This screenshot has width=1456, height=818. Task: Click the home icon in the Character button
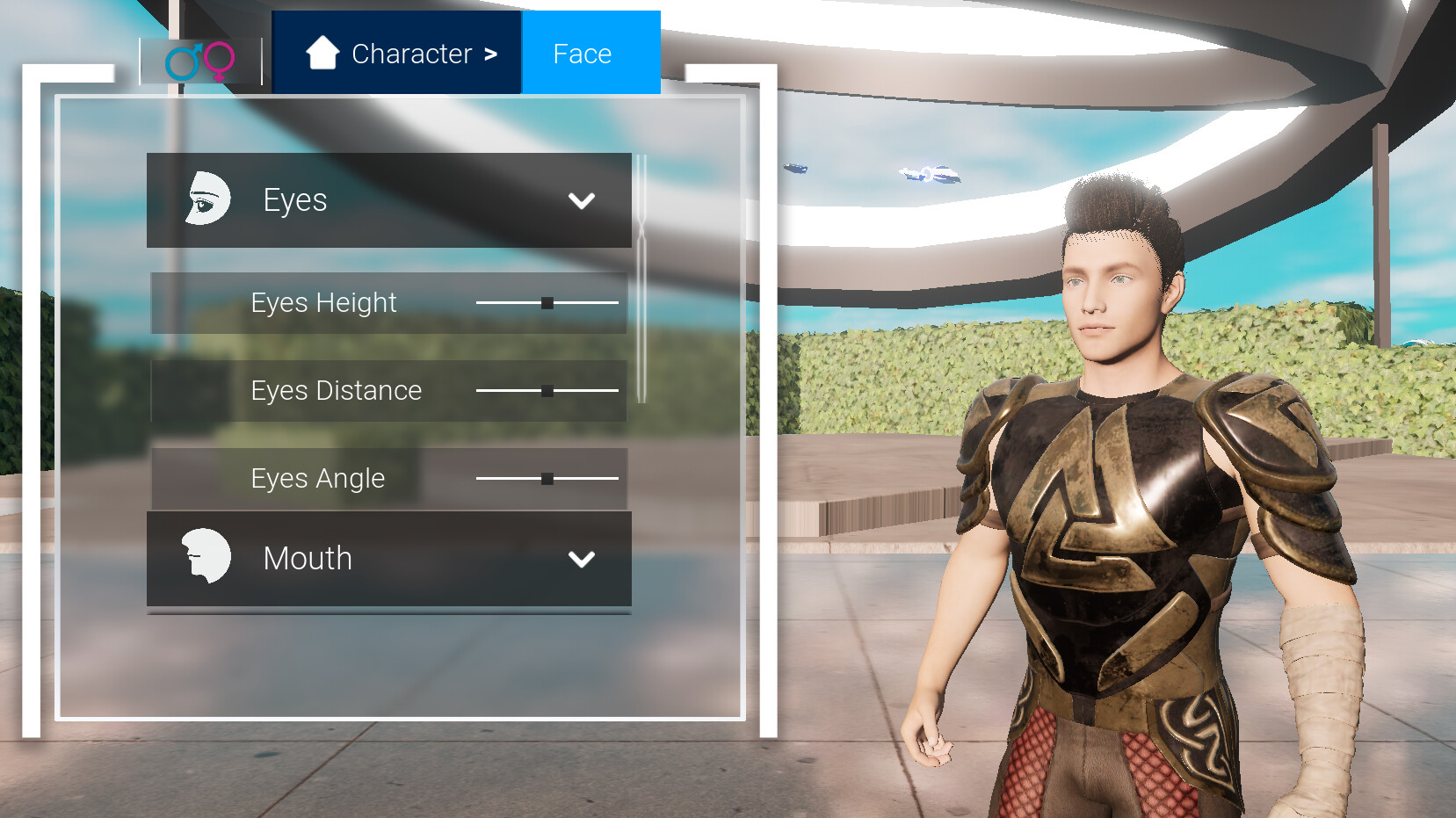pyautogui.click(x=322, y=54)
